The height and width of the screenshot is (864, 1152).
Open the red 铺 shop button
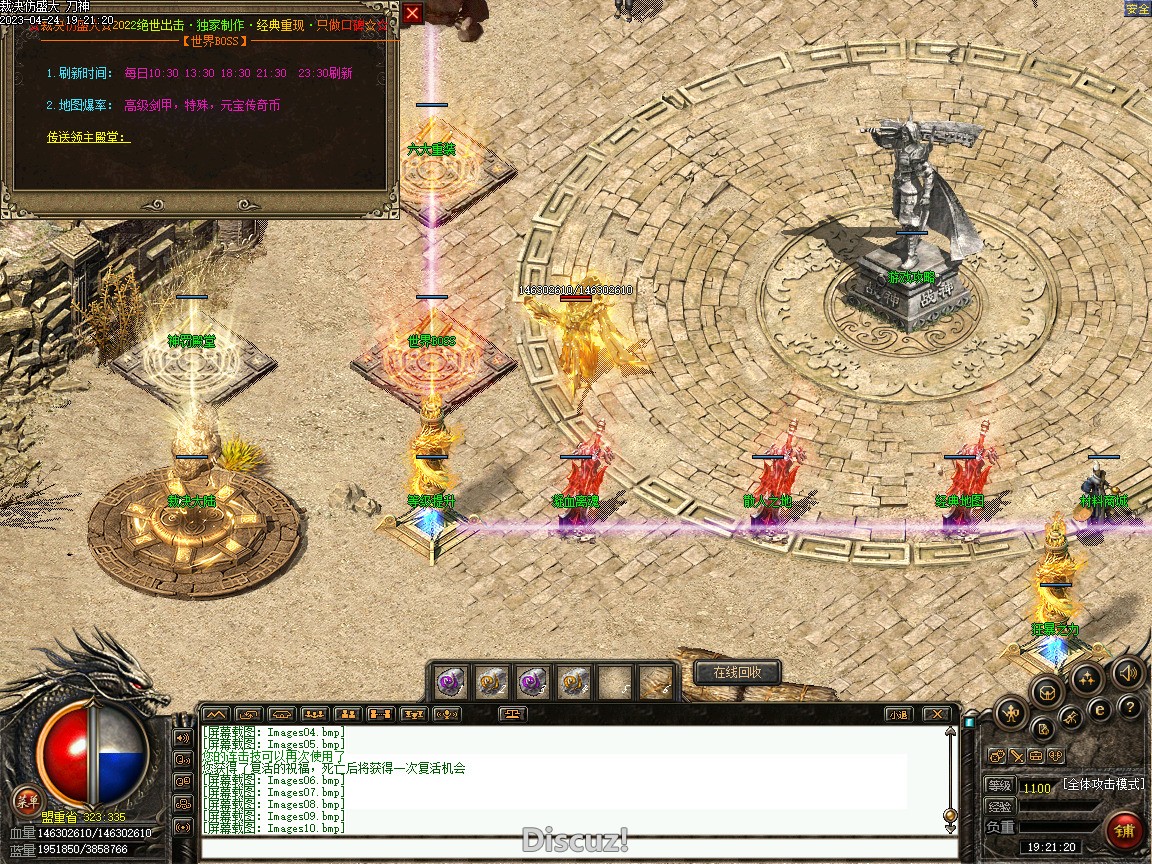click(x=1125, y=831)
